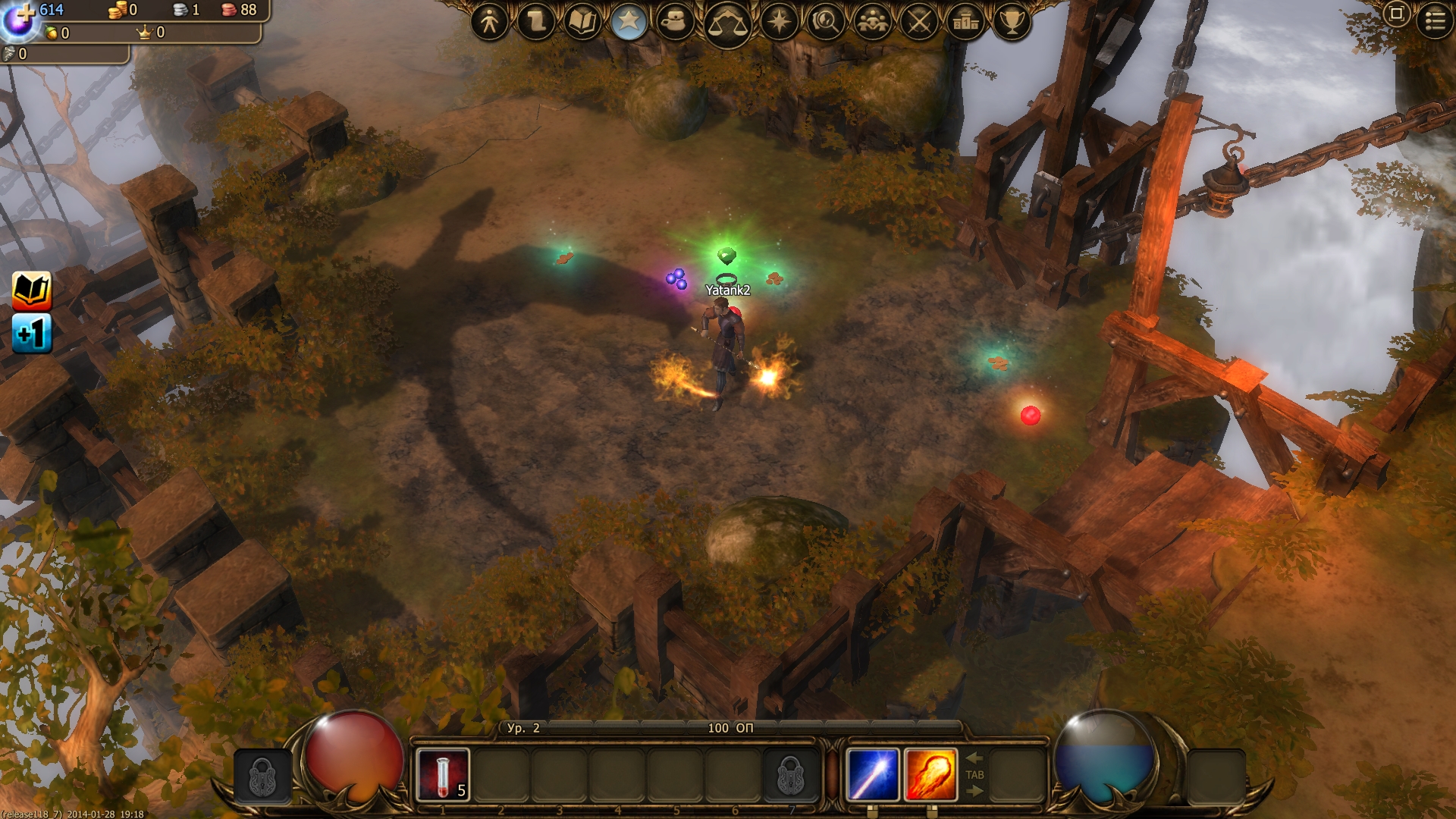
Task: Open the main menu list button
Action: pos(1435,20)
